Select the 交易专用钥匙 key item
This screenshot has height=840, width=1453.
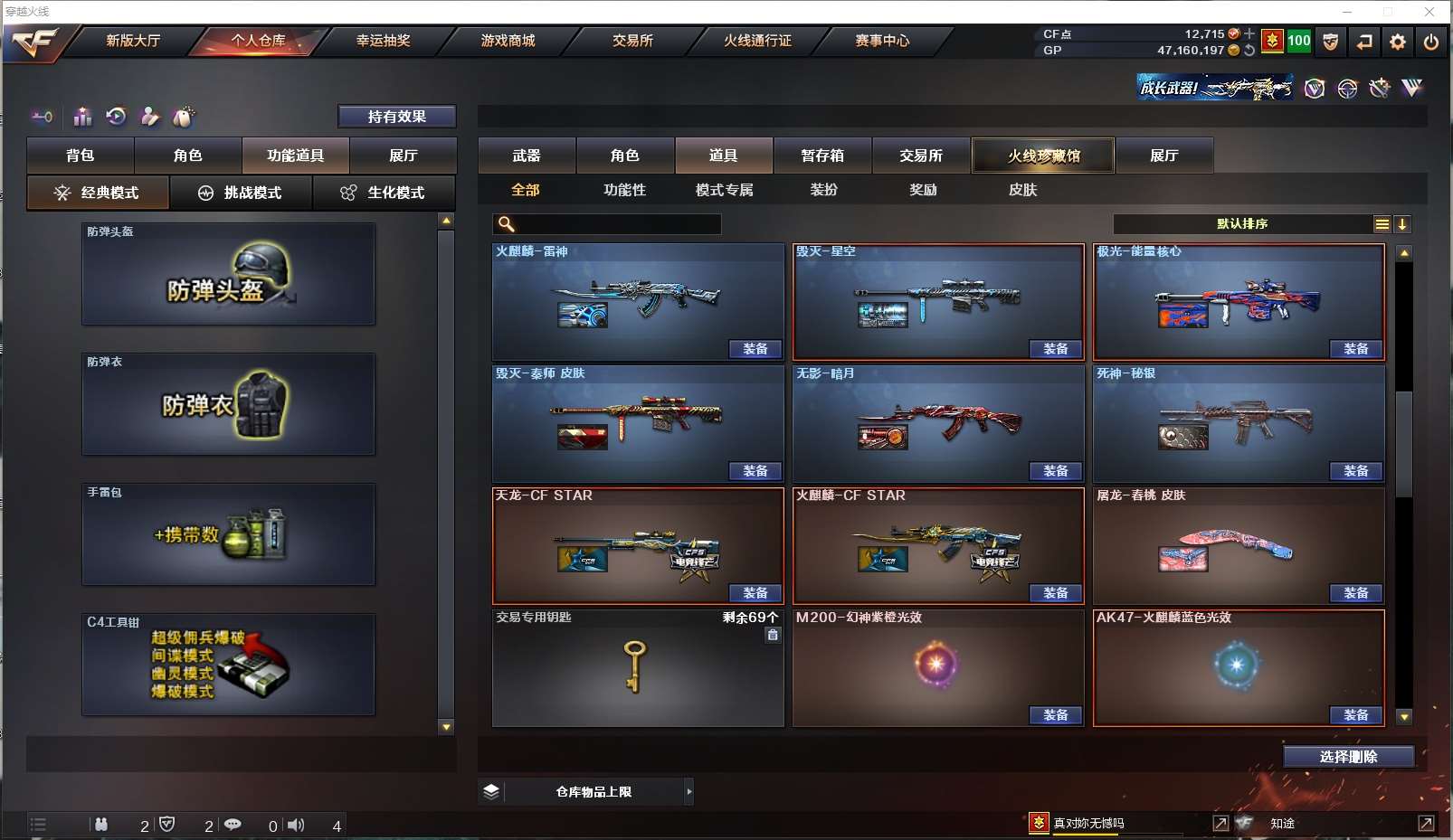point(637,667)
